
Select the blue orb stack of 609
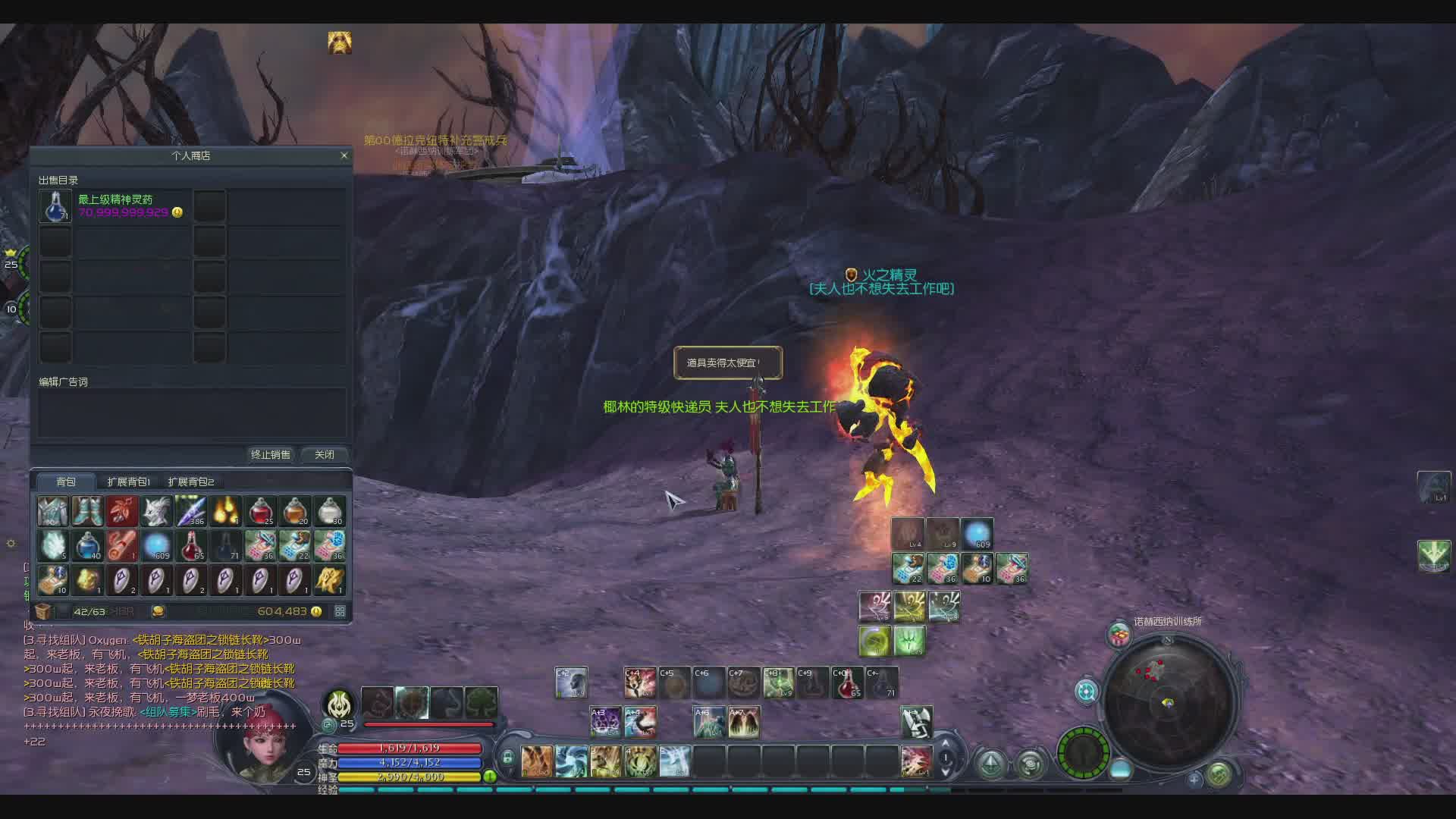[157, 545]
